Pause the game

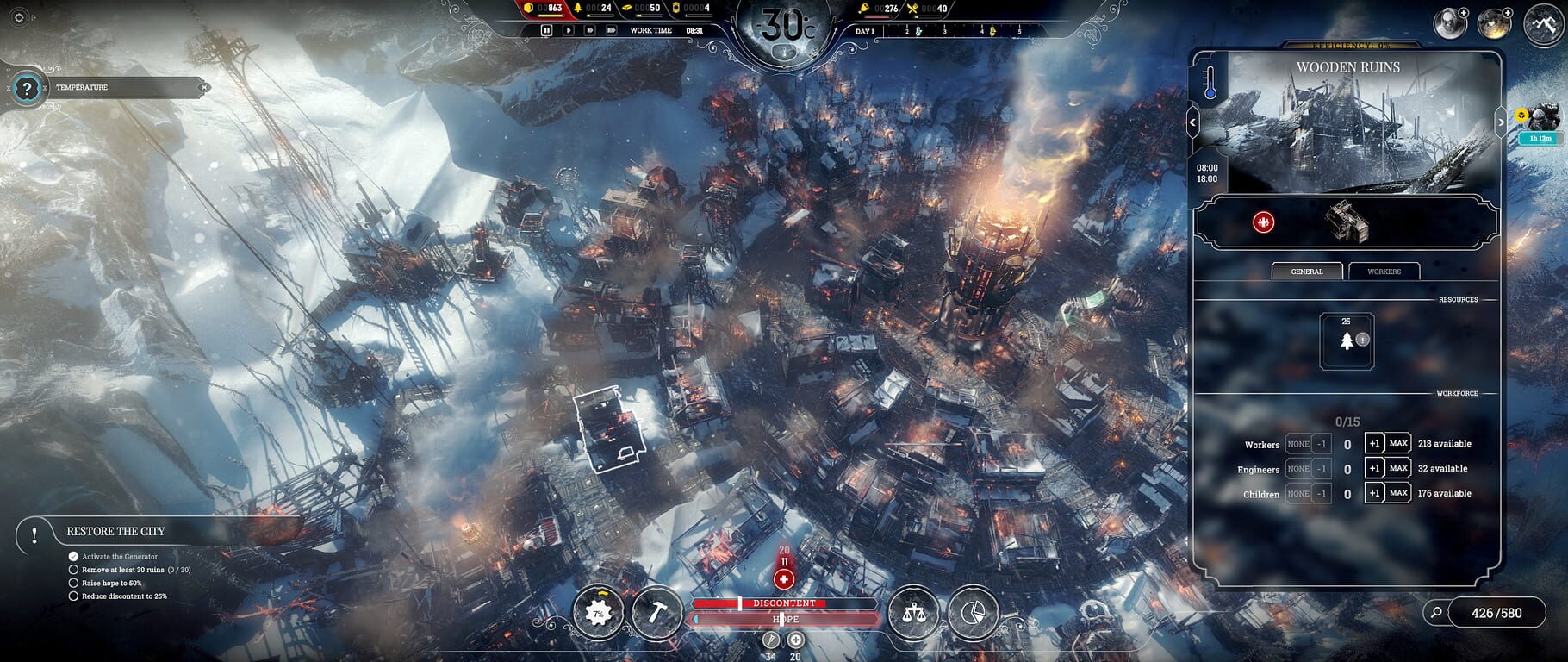tap(547, 30)
